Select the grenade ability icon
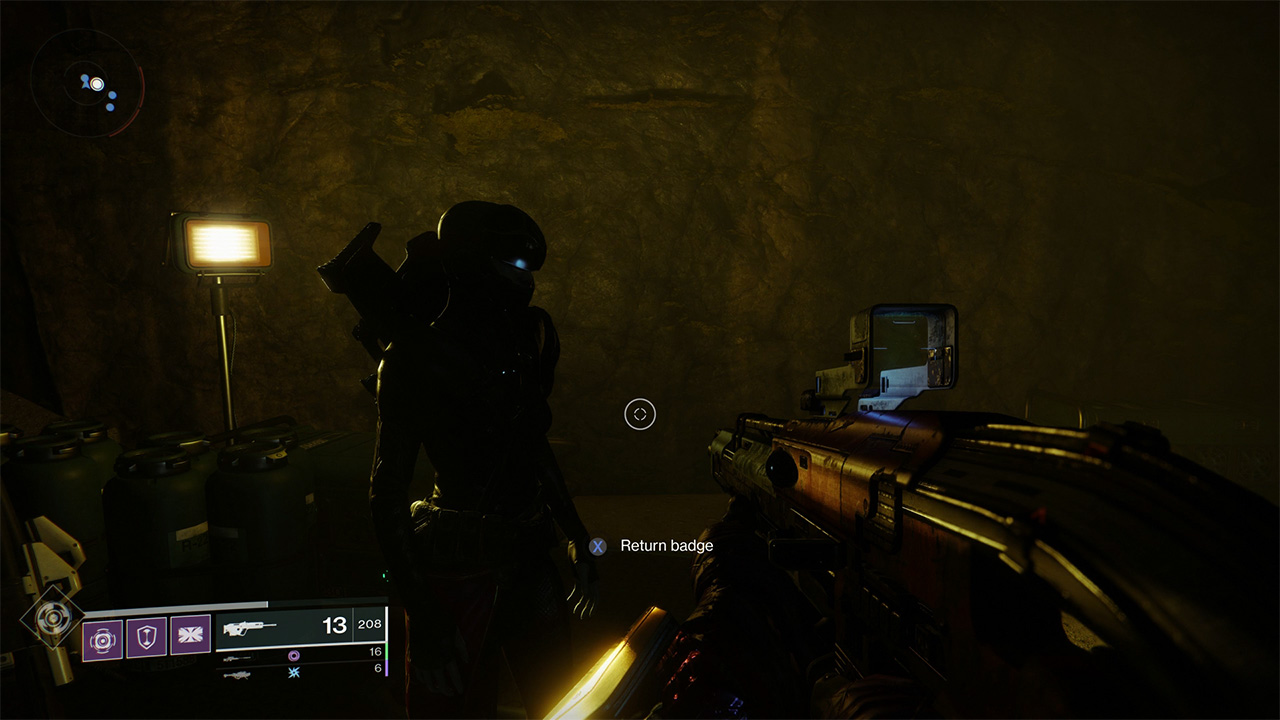 point(102,635)
